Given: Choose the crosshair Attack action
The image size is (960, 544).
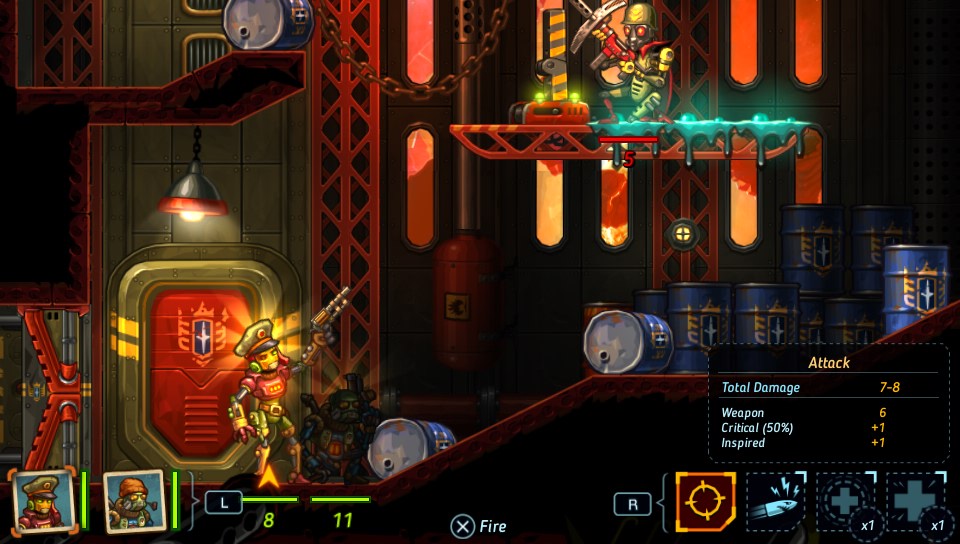Looking at the screenshot, I should point(706,502).
